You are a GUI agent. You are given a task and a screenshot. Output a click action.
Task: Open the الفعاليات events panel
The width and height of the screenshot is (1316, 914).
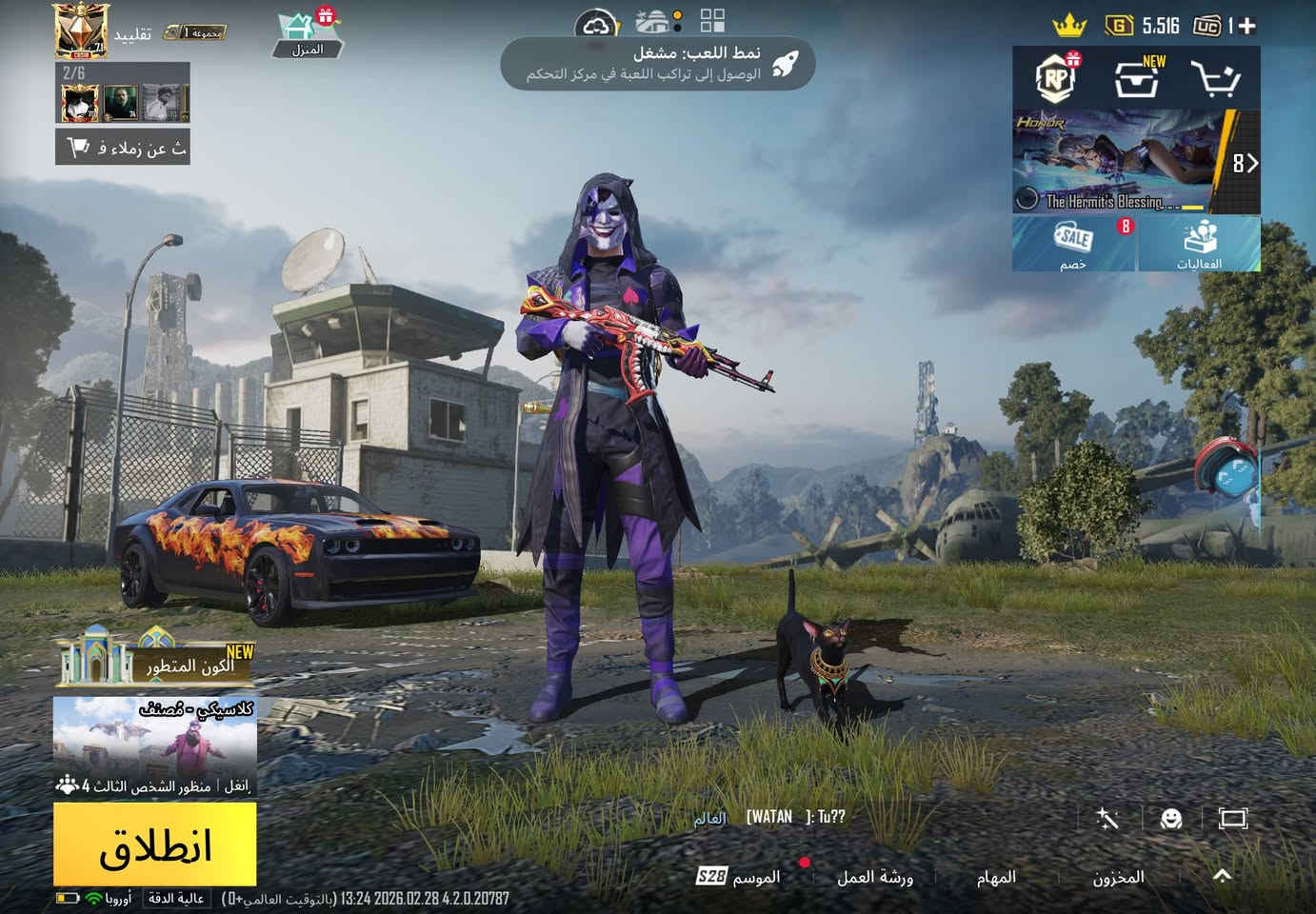(x=1199, y=244)
